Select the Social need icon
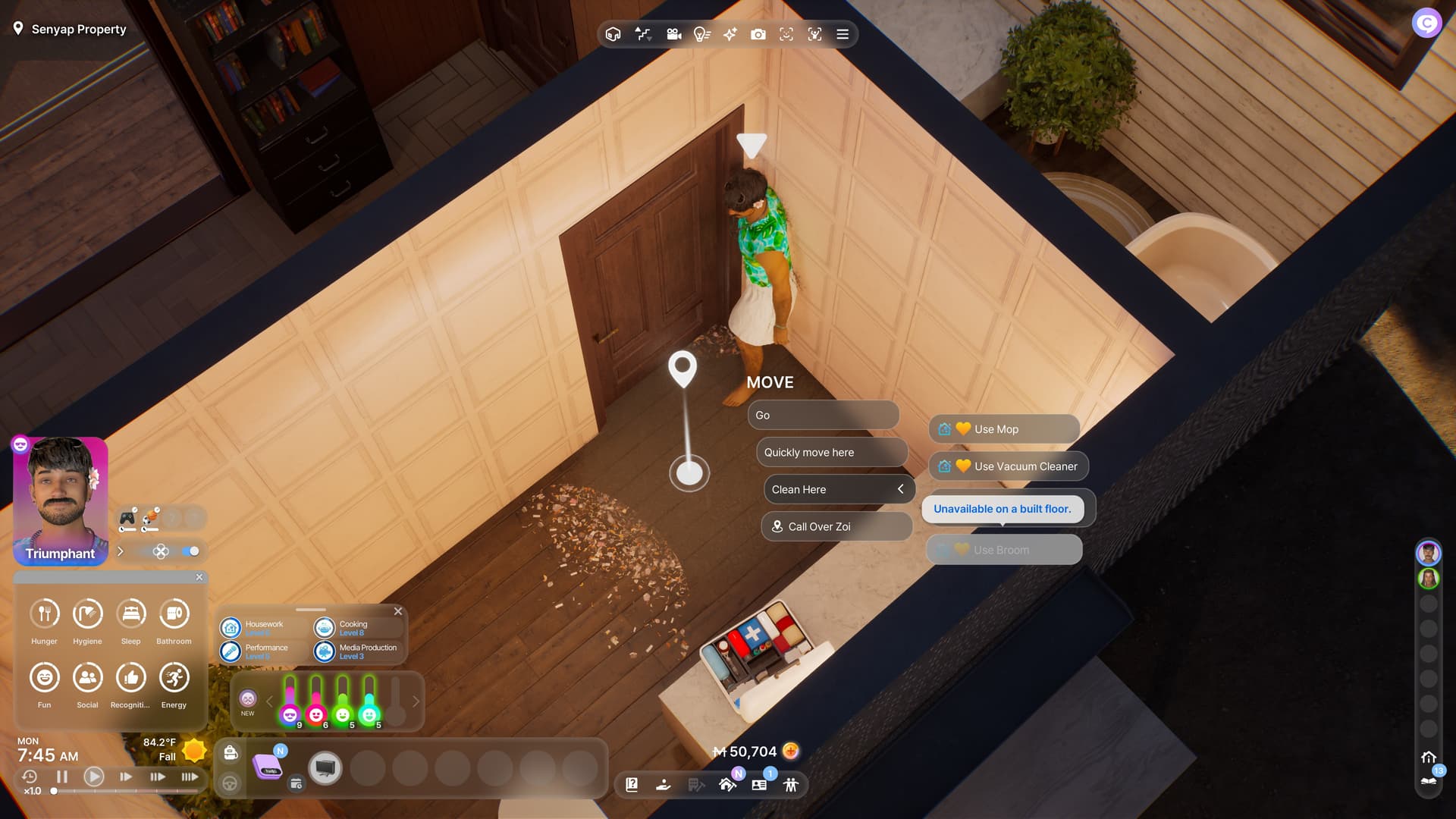Image resolution: width=1456 pixels, height=819 pixels. [x=87, y=677]
